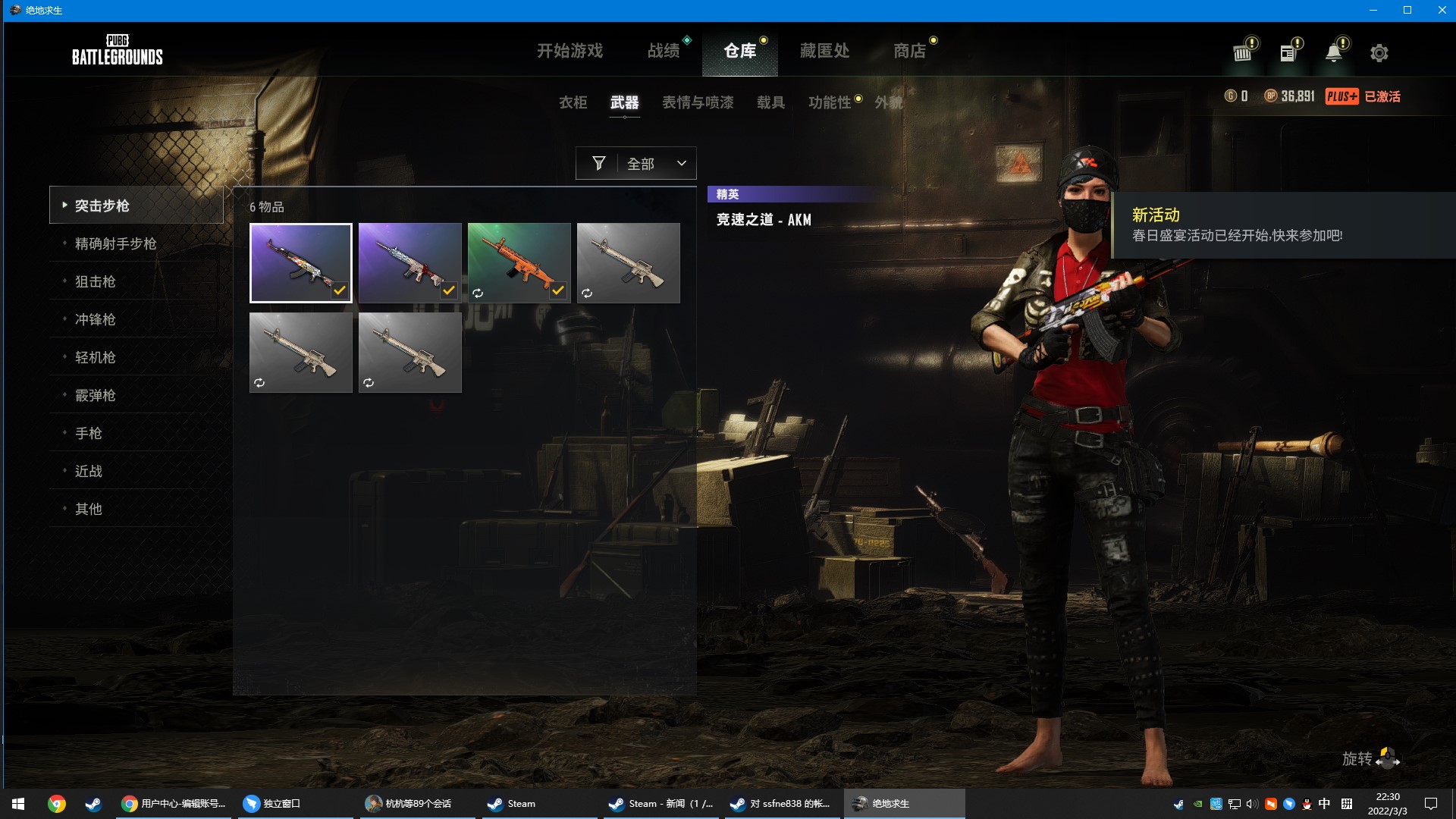Choose the 手枪 pistol category

tap(88, 433)
